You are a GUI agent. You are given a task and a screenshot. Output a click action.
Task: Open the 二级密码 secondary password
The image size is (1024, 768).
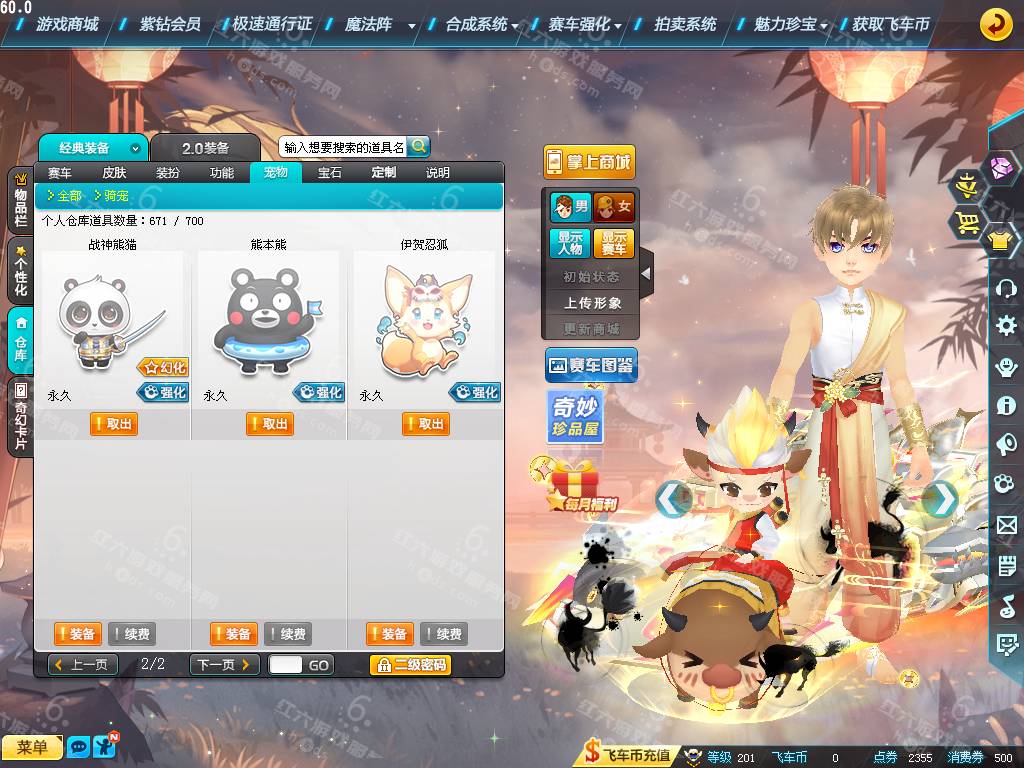(x=410, y=665)
